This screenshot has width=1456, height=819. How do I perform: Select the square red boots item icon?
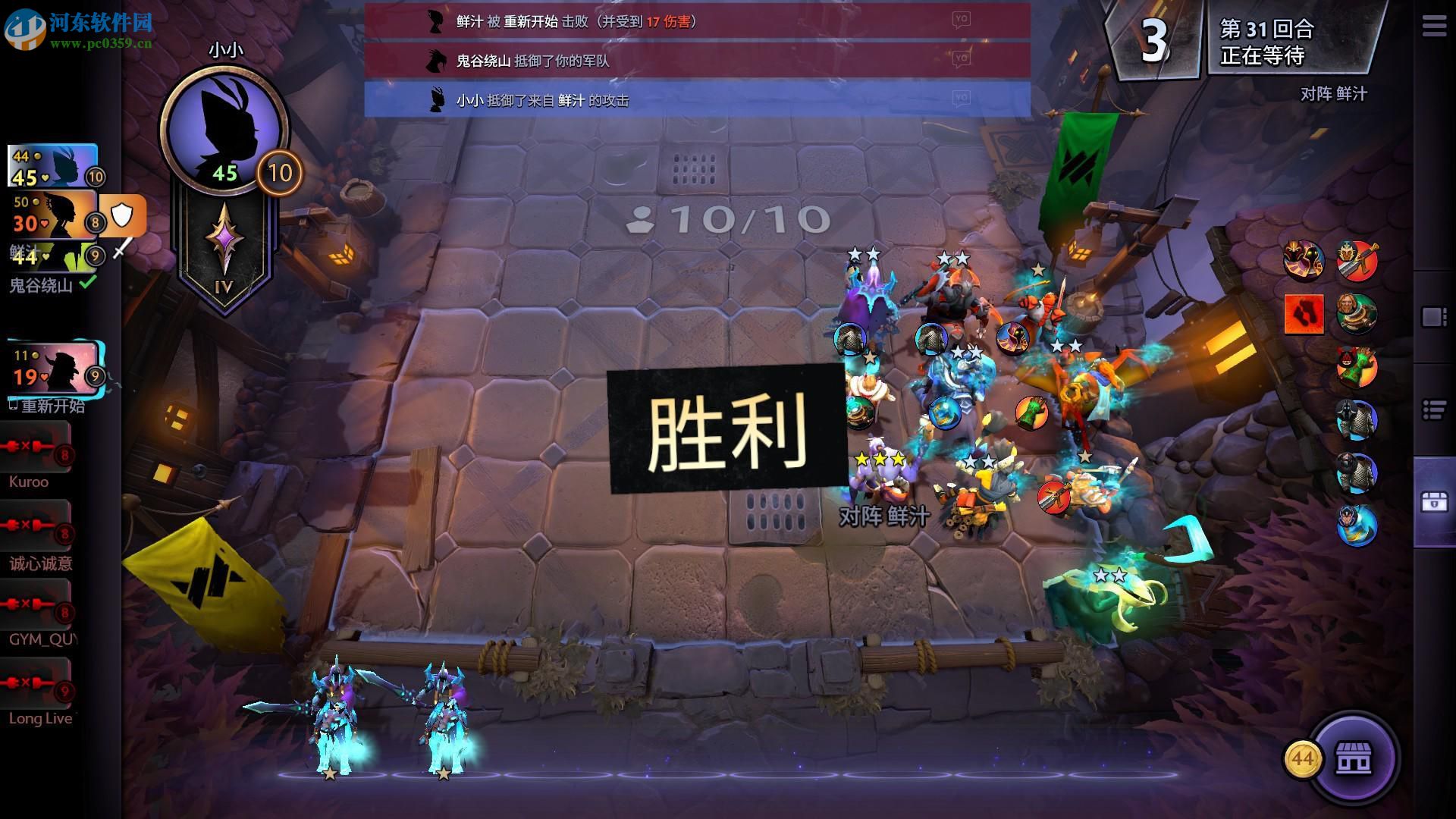[1303, 313]
